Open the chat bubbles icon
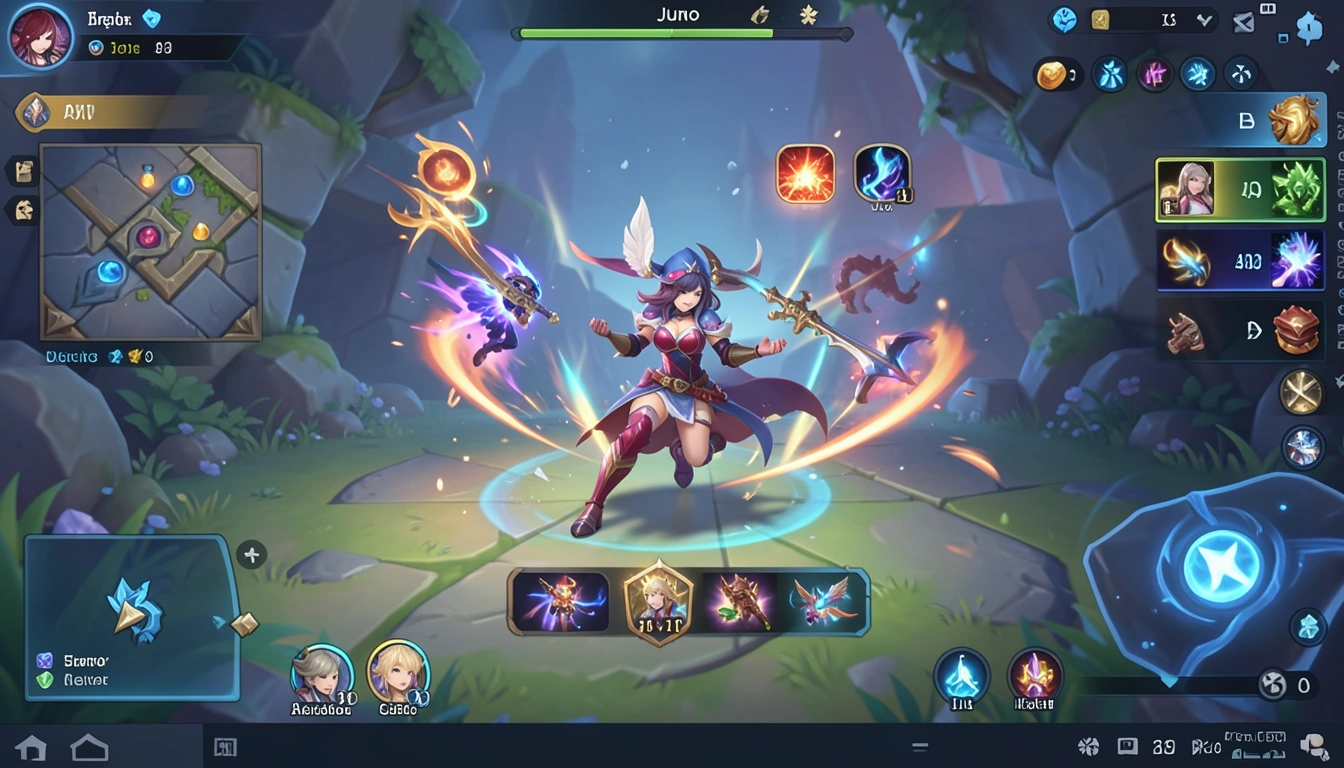This screenshot has height=768, width=1344. [x=1312, y=746]
